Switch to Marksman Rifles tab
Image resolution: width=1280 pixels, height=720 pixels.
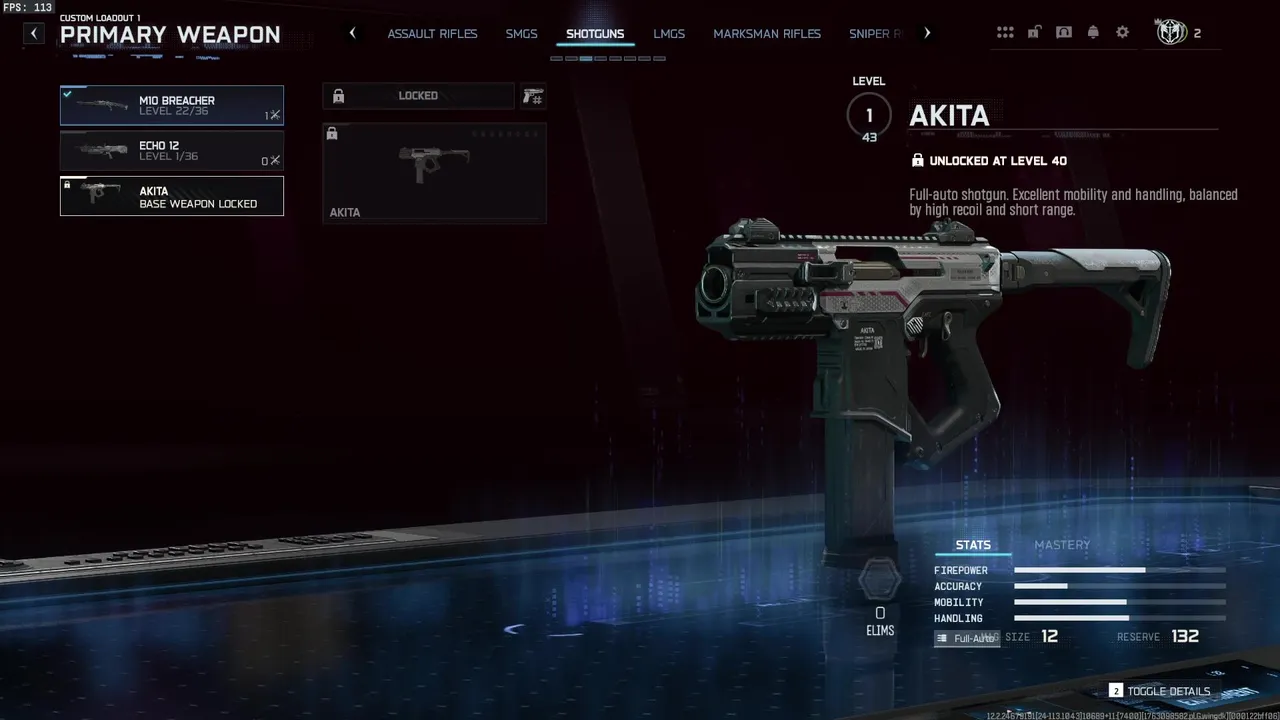pos(767,34)
